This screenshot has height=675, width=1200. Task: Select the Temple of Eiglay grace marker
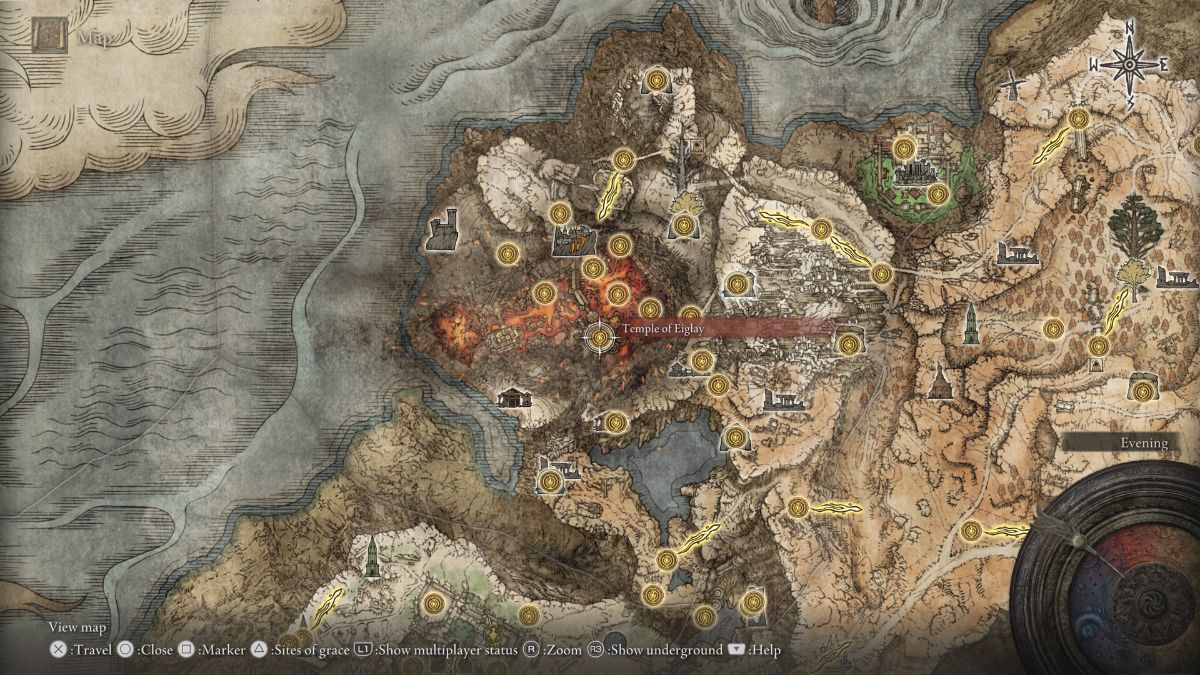(600, 338)
